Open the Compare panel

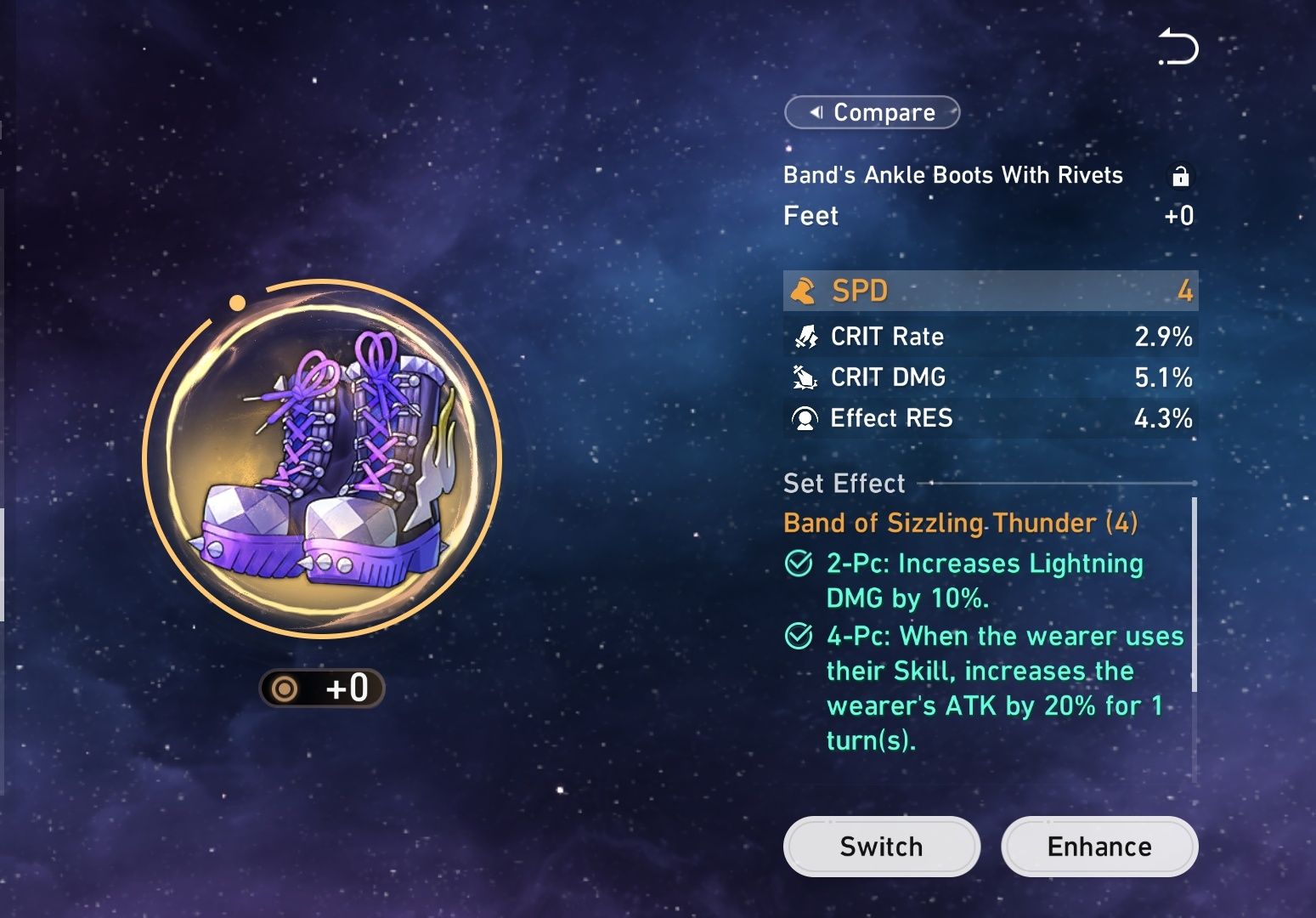click(872, 112)
